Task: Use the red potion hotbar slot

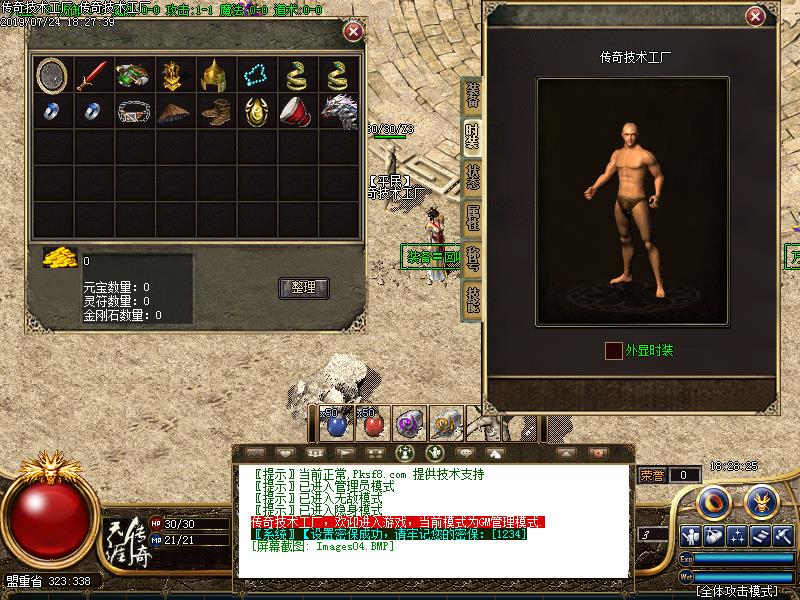Action: pyautogui.click(x=372, y=424)
